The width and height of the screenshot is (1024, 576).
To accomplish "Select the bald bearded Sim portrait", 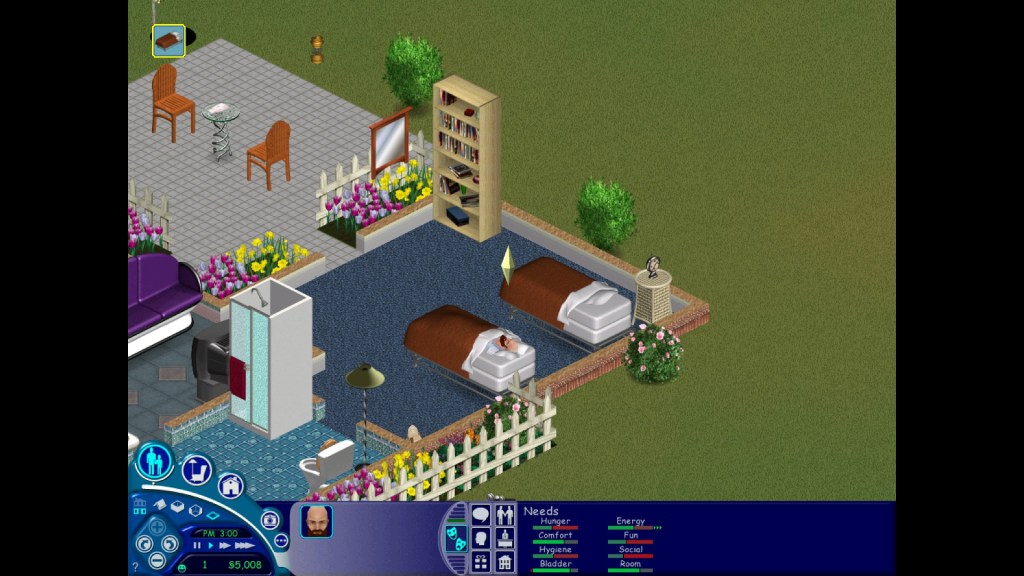I will [x=317, y=521].
